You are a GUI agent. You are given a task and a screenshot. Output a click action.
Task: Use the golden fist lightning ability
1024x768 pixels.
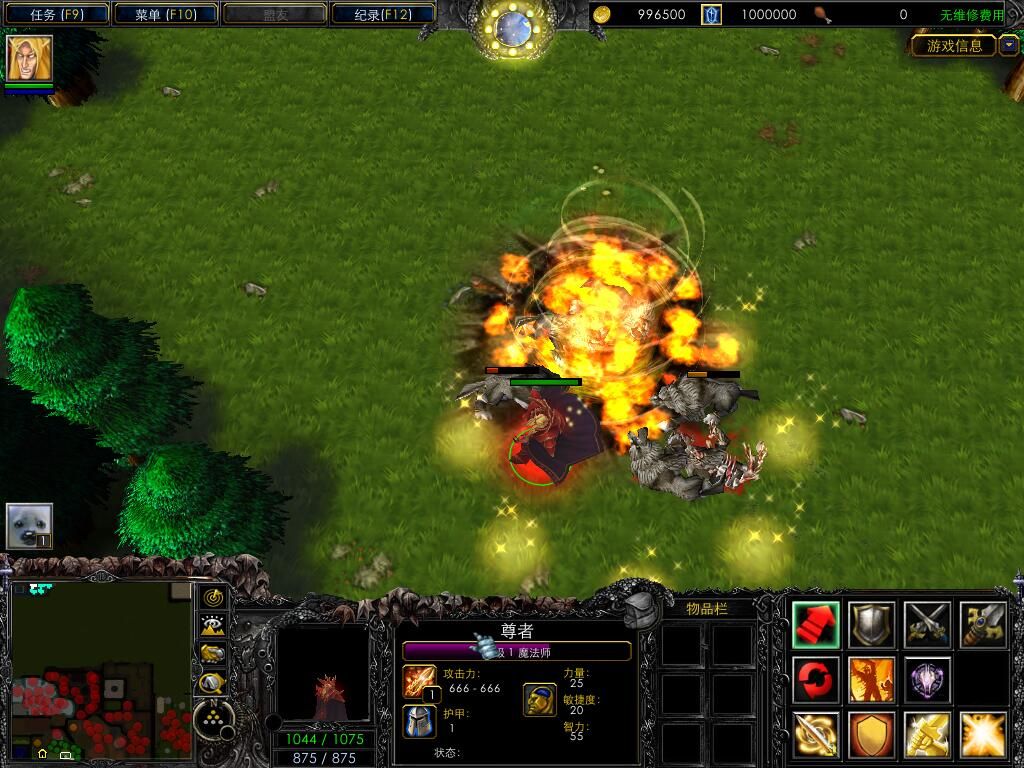[927, 735]
